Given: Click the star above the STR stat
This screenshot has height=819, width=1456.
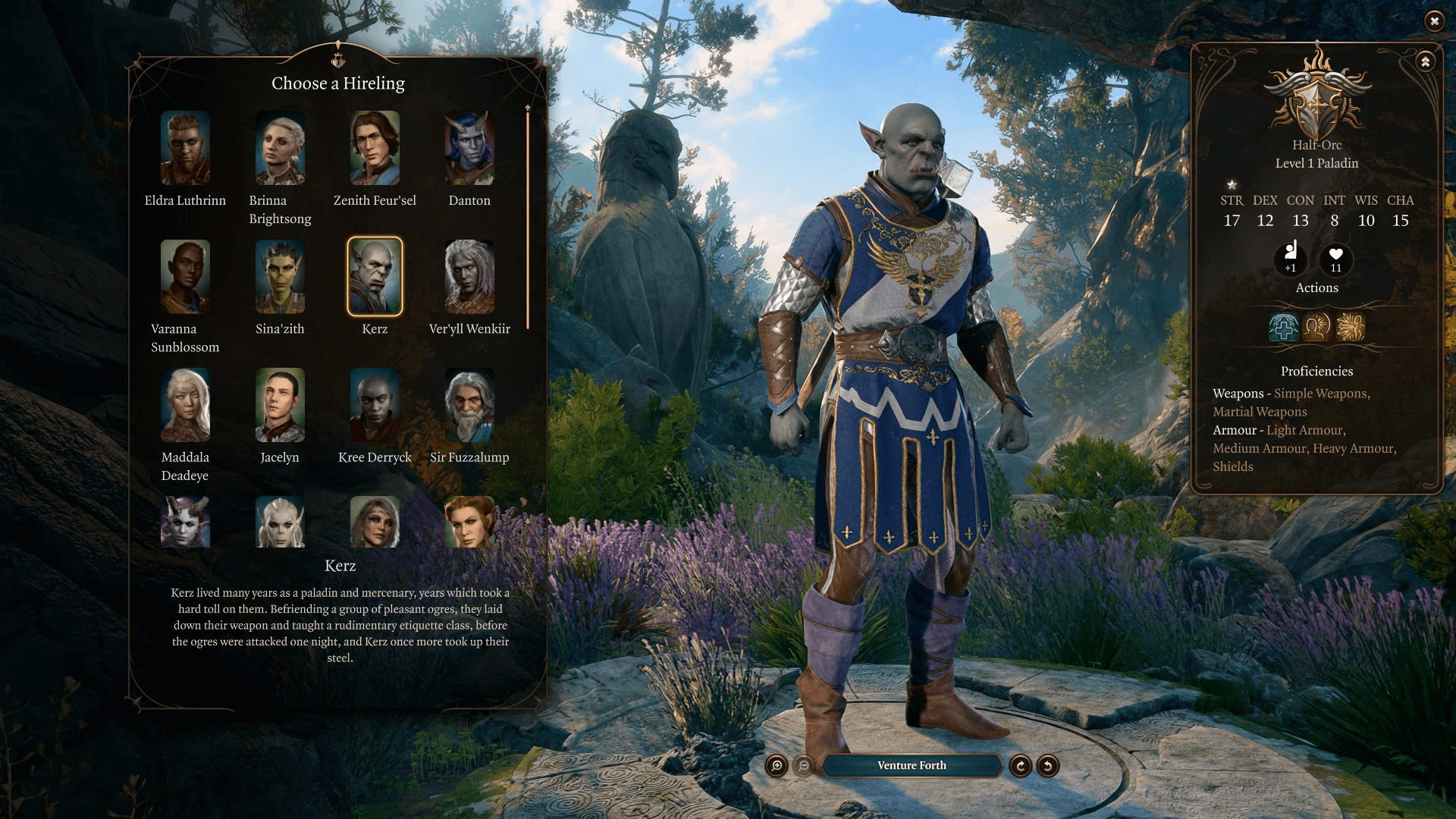Looking at the screenshot, I should click(x=1232, y=184).
